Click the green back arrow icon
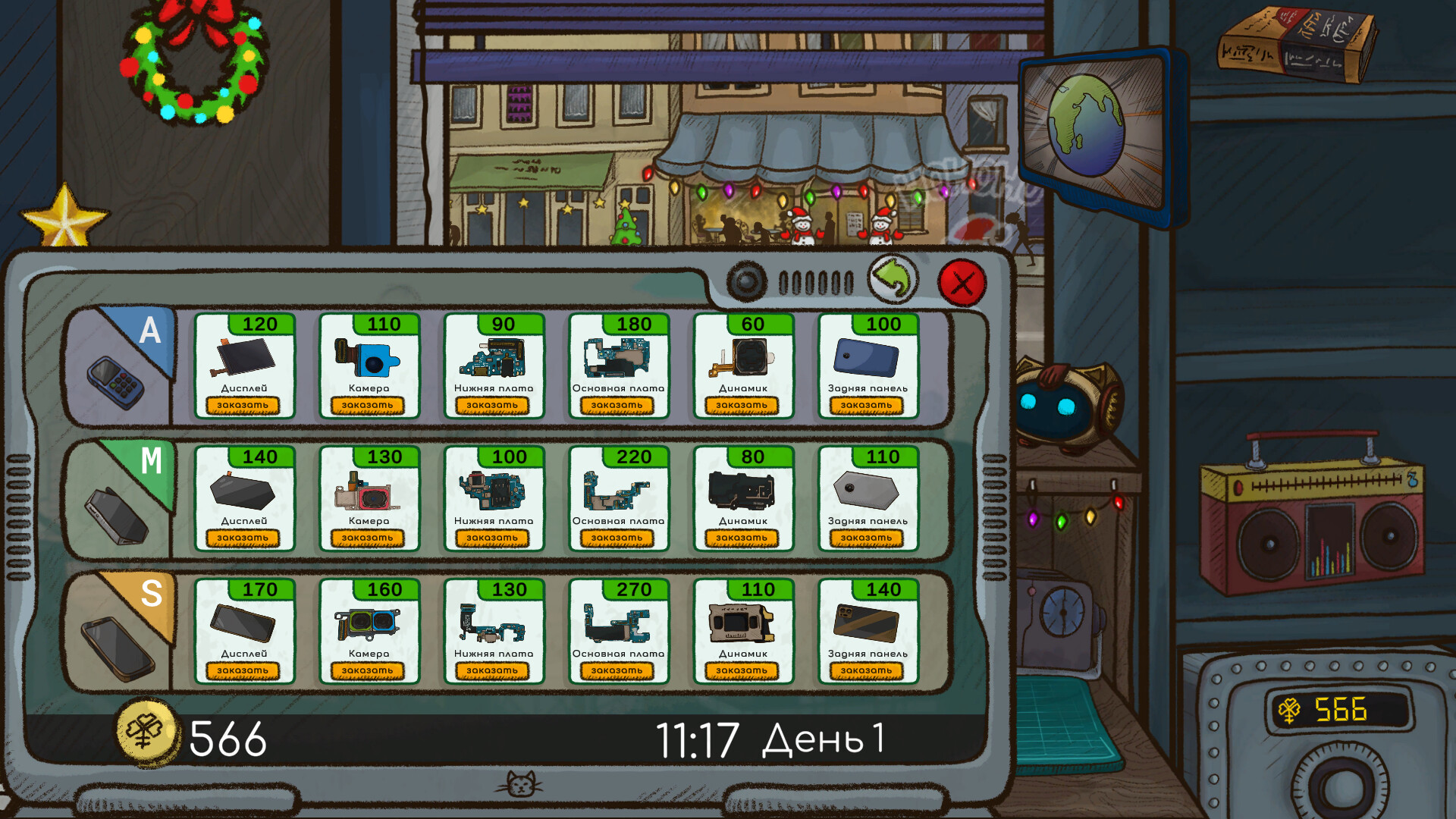 tap(893, 279)
